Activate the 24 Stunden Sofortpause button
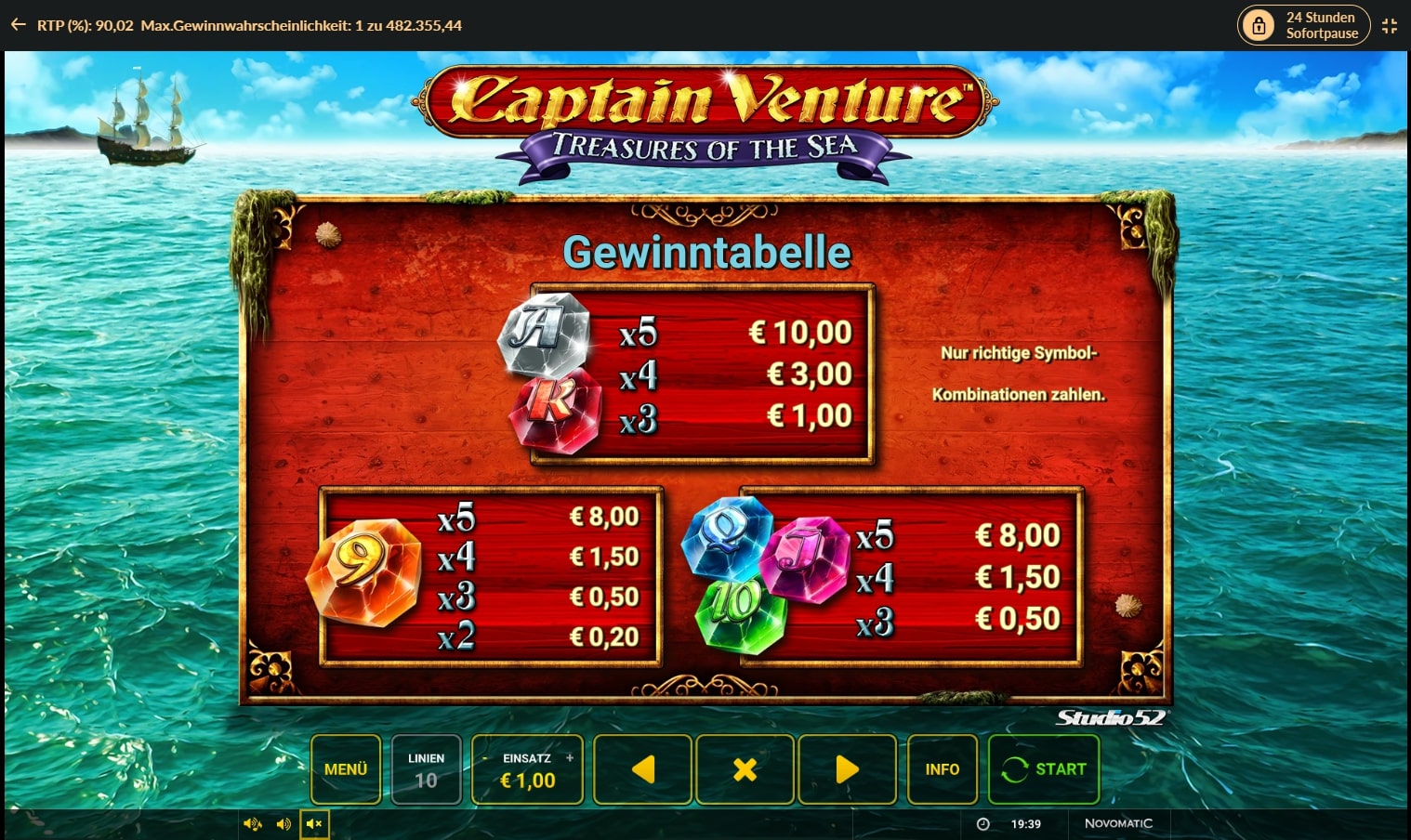The height and width of the screenshot is (840, 1411). 1304,25
